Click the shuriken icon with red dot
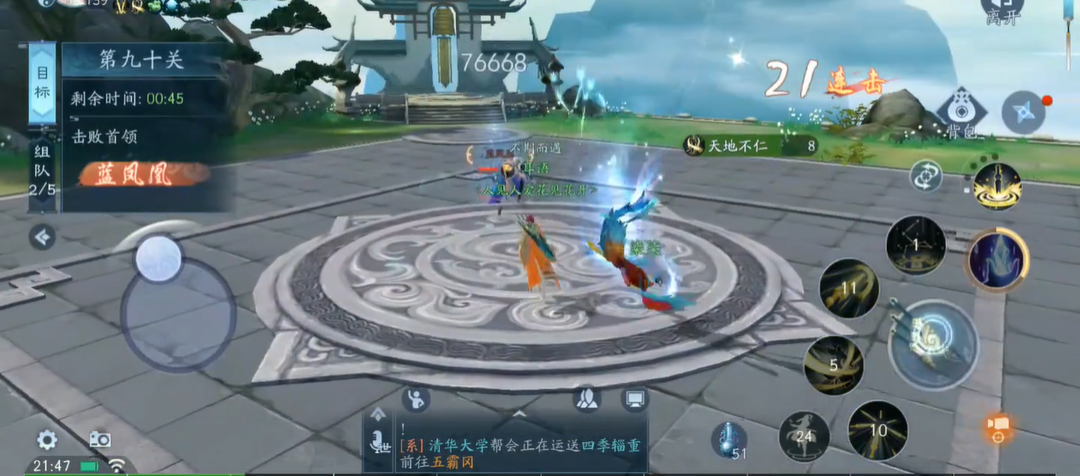This screenshot has width=1080, height=476. (x=1023, y=111)
